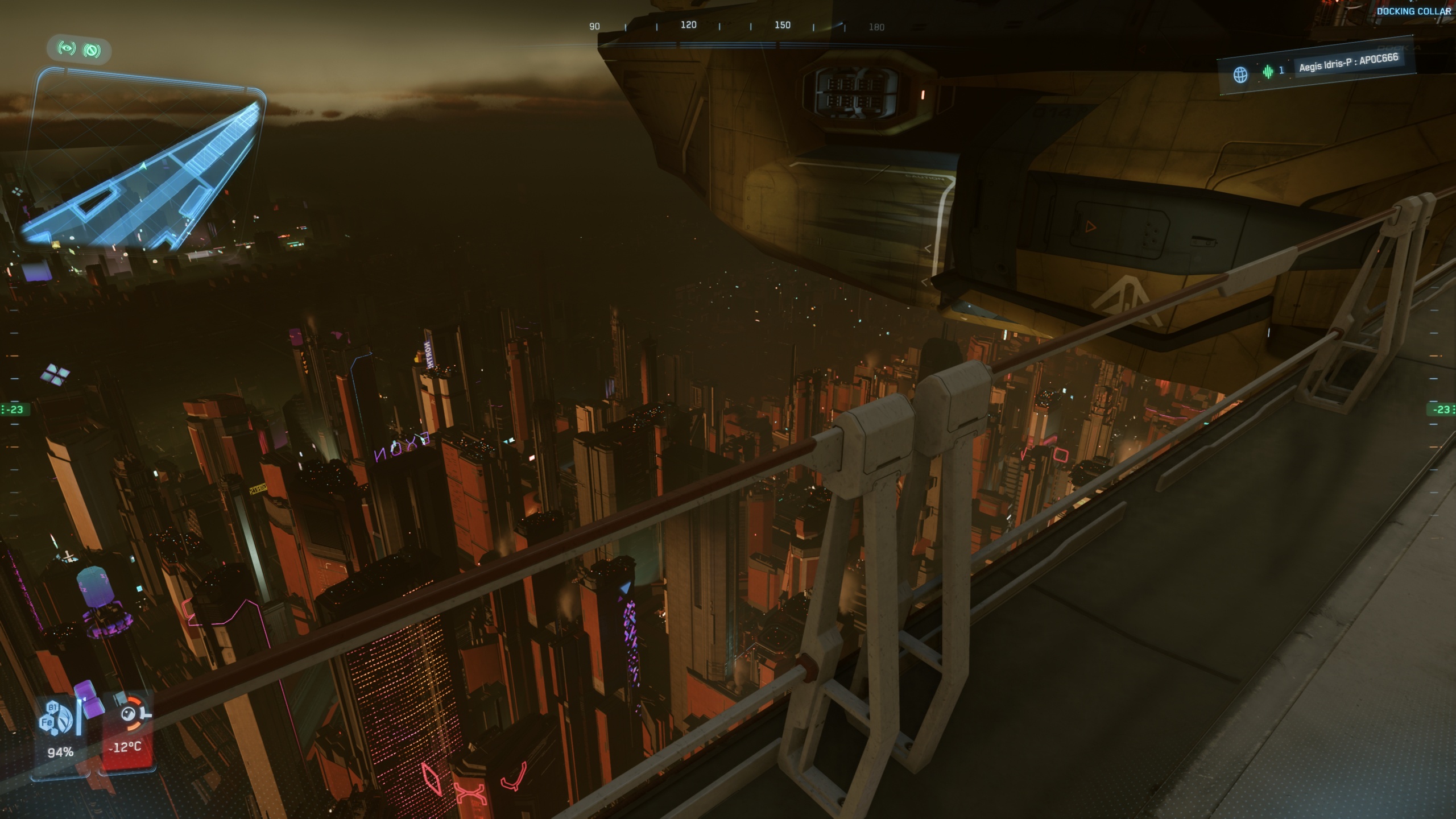Screen dimensions: 1456x819
Task: Select the Aegis Idris-P : APOC666 channel
Action: (x=1347, y=63)
